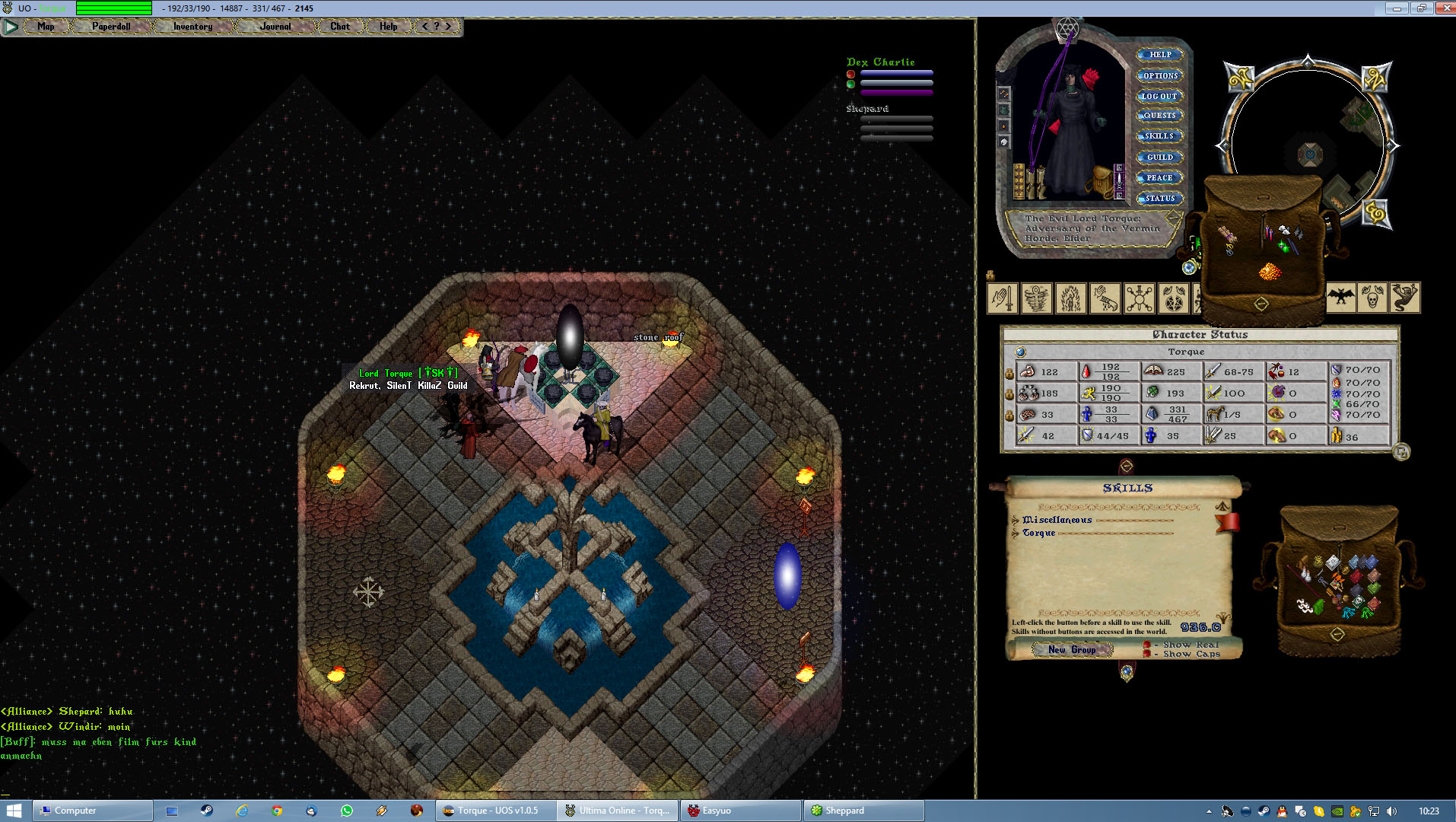Click the HELP button on the paperdoll
Viewport: 1456px width, 822px height.
pos(1160,55)
